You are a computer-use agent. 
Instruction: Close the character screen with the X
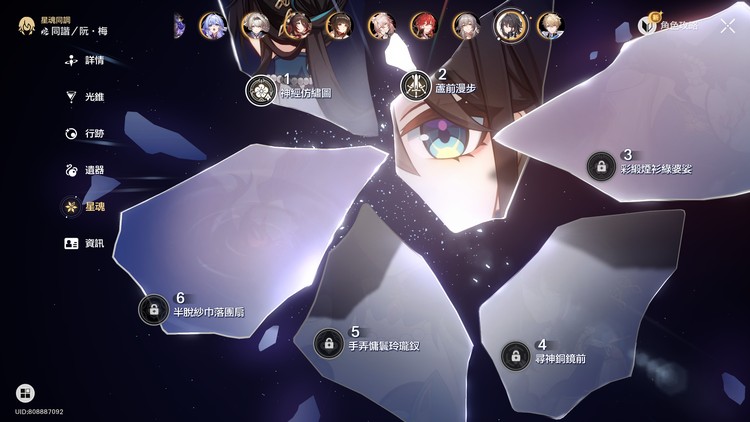coord(727,26)
